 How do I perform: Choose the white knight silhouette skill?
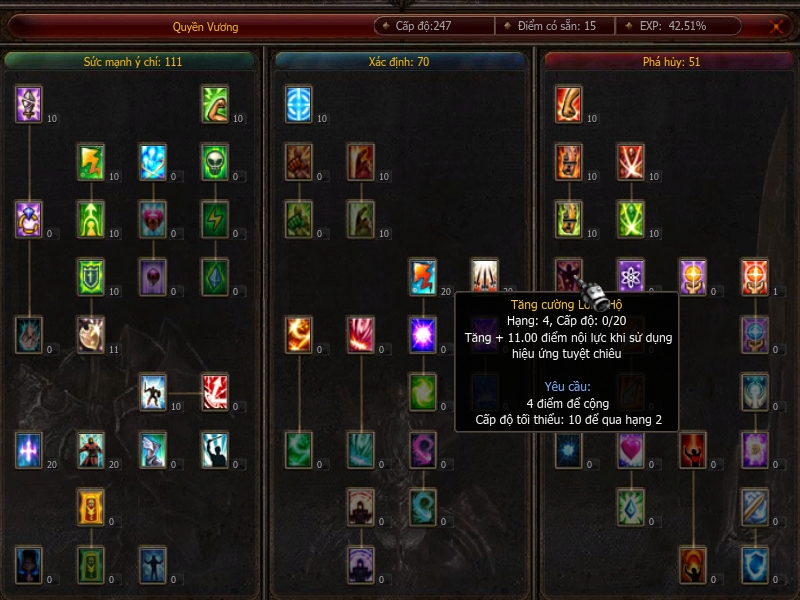(153, 392)
